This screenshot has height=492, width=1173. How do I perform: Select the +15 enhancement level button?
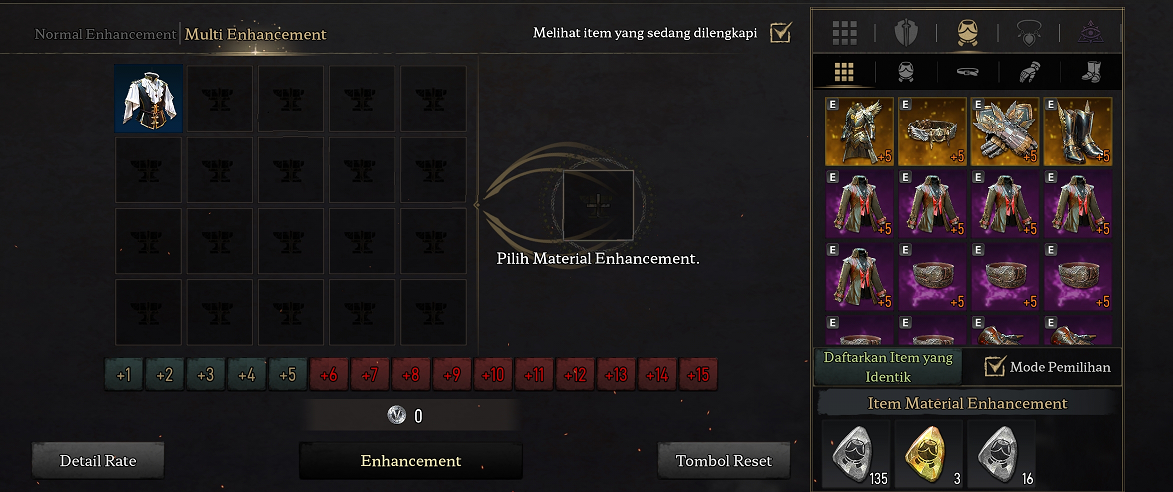pyautogui.click(x=697, y=376)
